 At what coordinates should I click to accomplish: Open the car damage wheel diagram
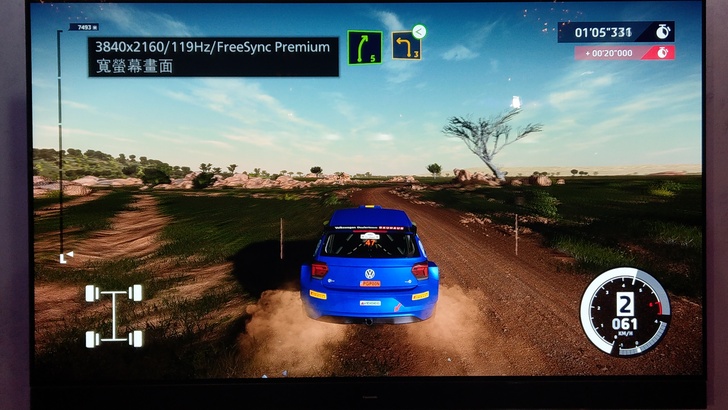click(114, 315)
